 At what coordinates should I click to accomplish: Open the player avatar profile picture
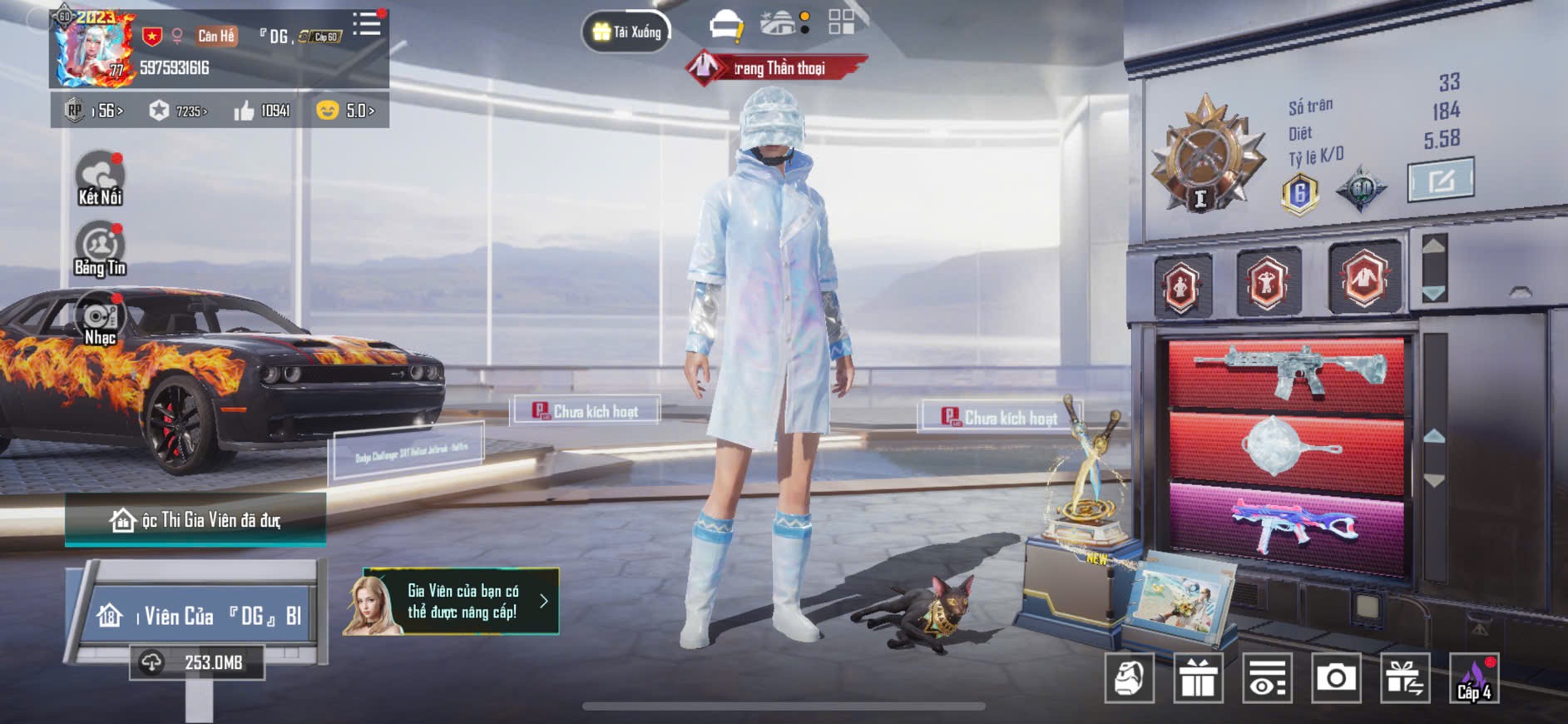pos(93,49)
